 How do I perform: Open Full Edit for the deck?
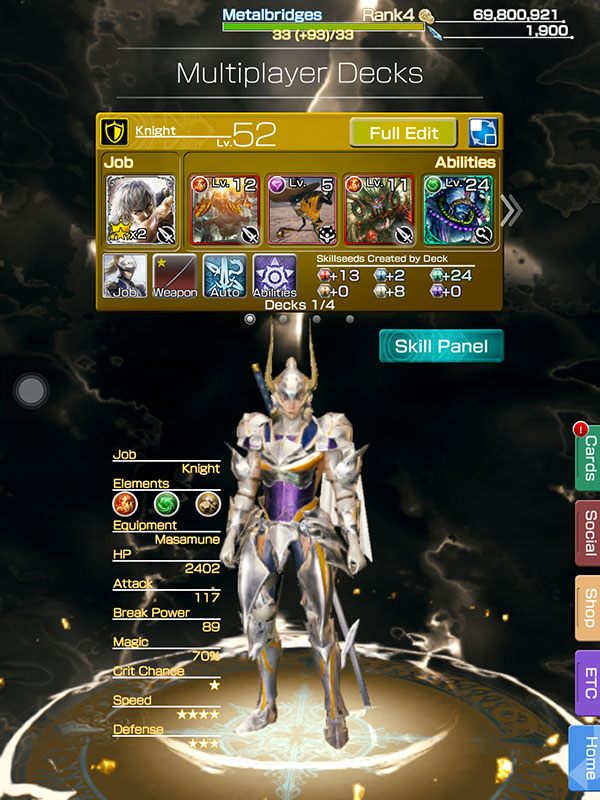tap(403, 132)
